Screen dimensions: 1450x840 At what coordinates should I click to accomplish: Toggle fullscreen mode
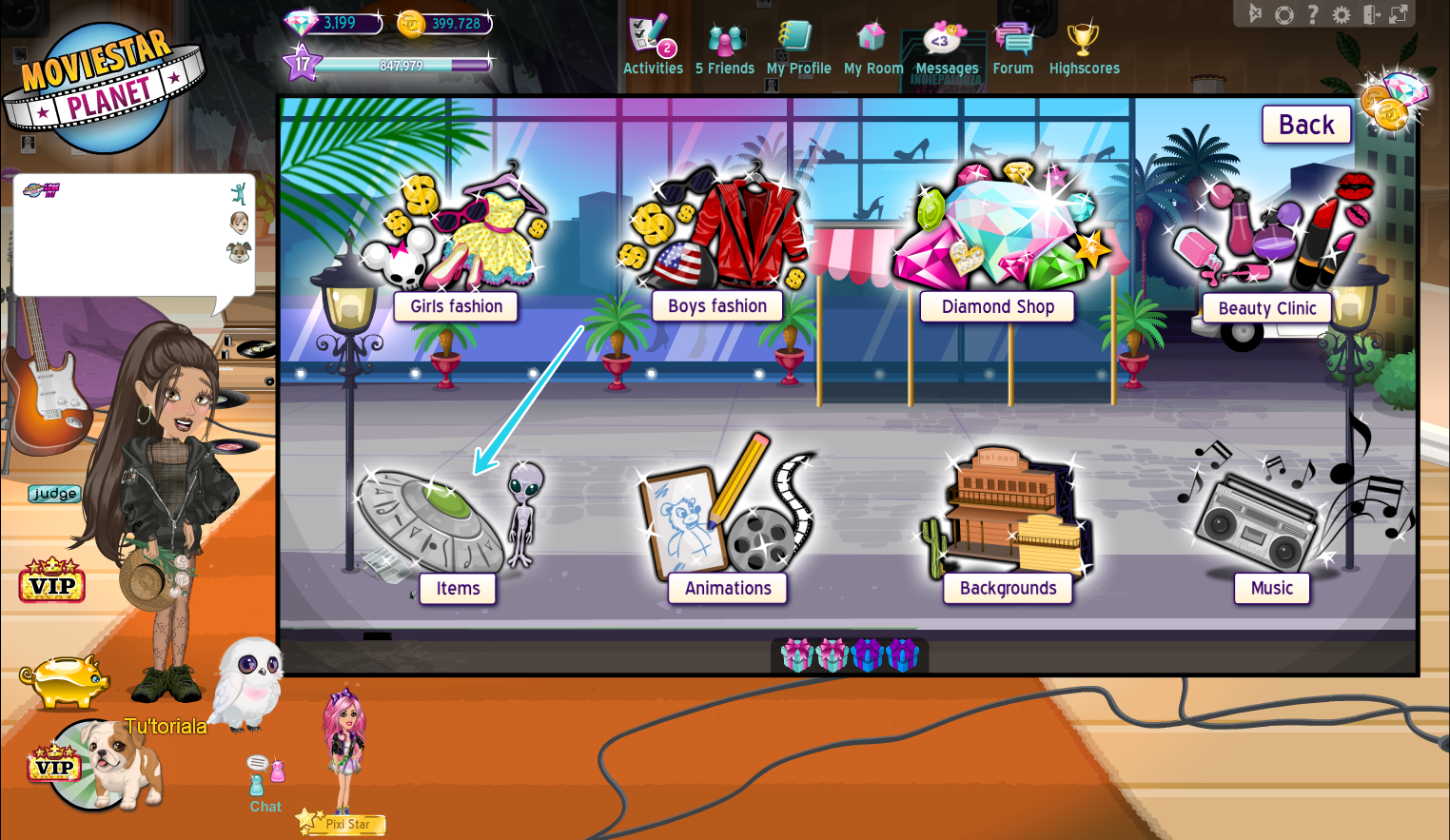point(1399,14)
